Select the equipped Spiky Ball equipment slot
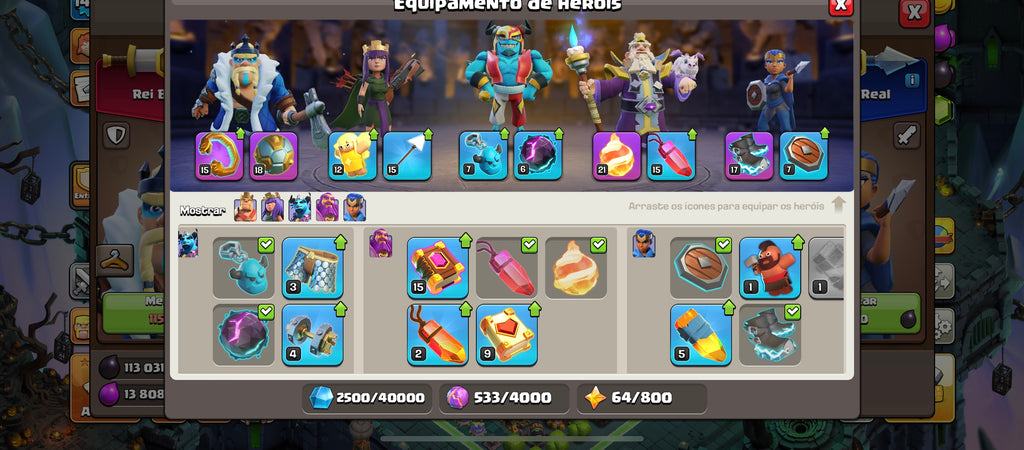 [x=274, y=156]
